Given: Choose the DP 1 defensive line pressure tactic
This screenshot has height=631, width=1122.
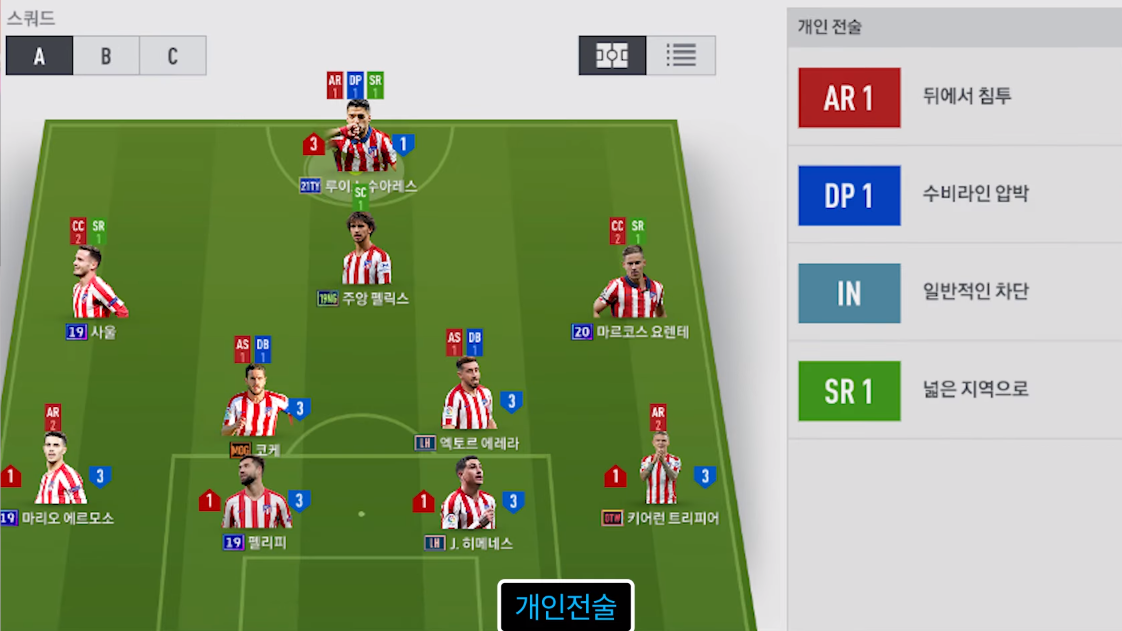Looking at the screenshot, I should pyautogui.click(x=849, y=196).
